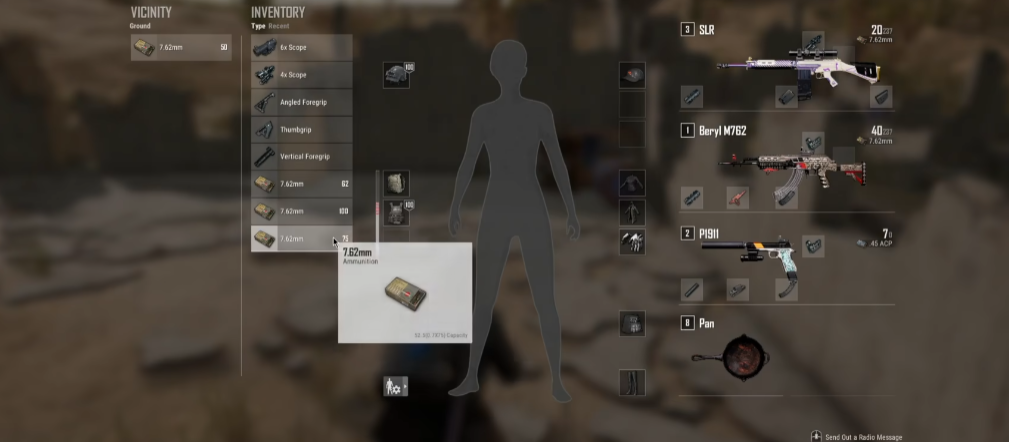The image size is (1009, 442).
Task: Click the equipped backpack slot
Action: click(x=396, y=183)
